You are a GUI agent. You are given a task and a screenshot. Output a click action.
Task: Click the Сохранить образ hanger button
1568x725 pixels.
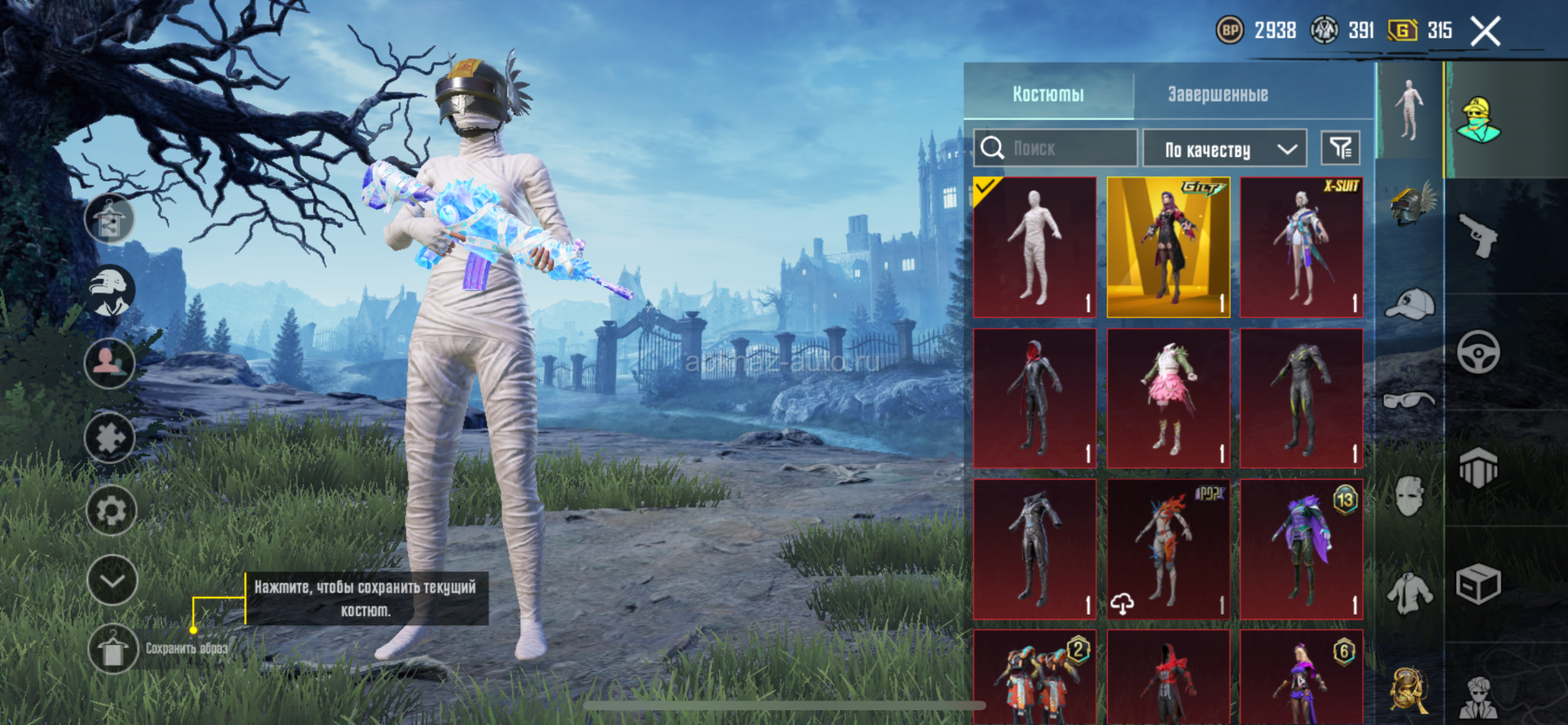(112, 650)
